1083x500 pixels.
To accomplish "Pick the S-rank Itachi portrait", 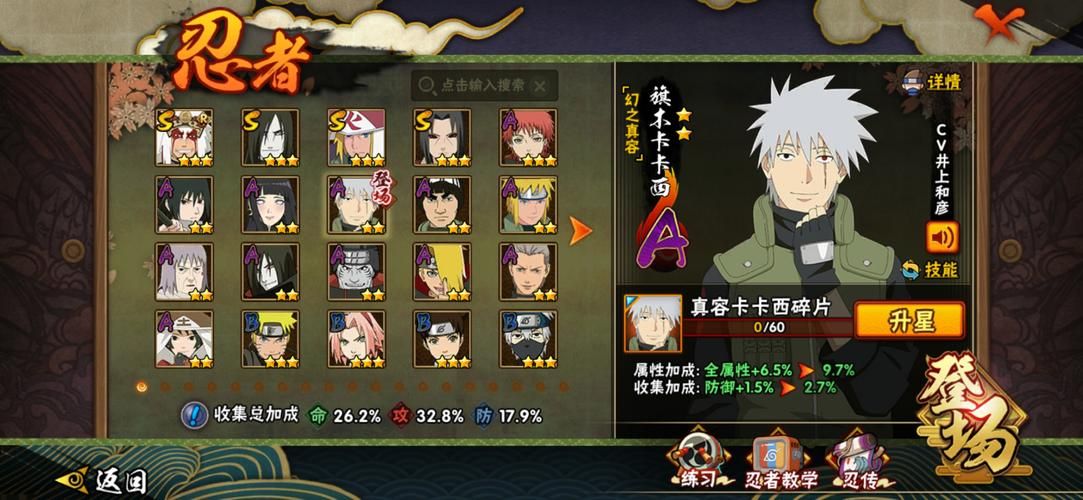I will [x=442, y=138].
